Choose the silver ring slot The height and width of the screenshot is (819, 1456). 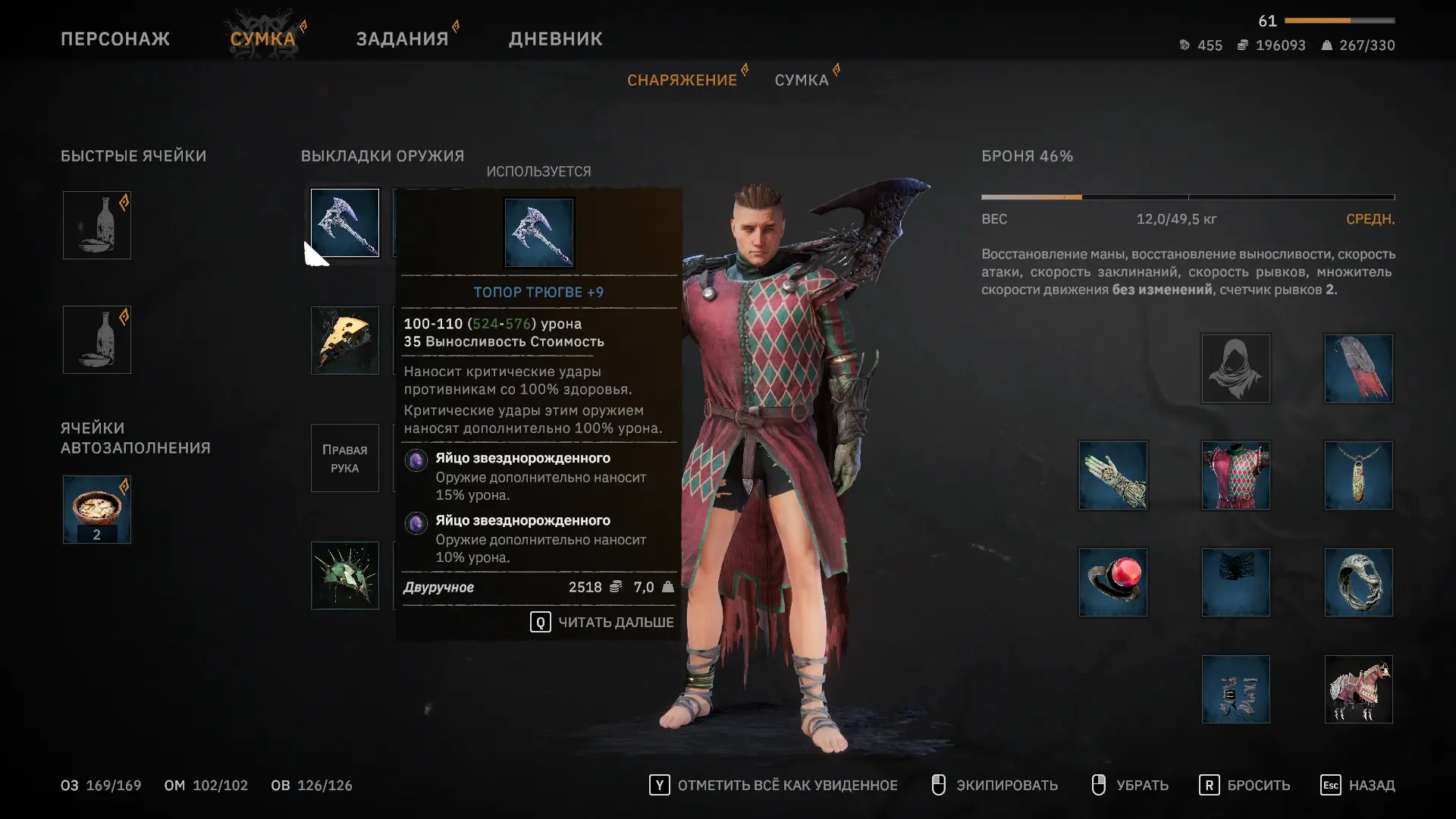[1358, 582]
